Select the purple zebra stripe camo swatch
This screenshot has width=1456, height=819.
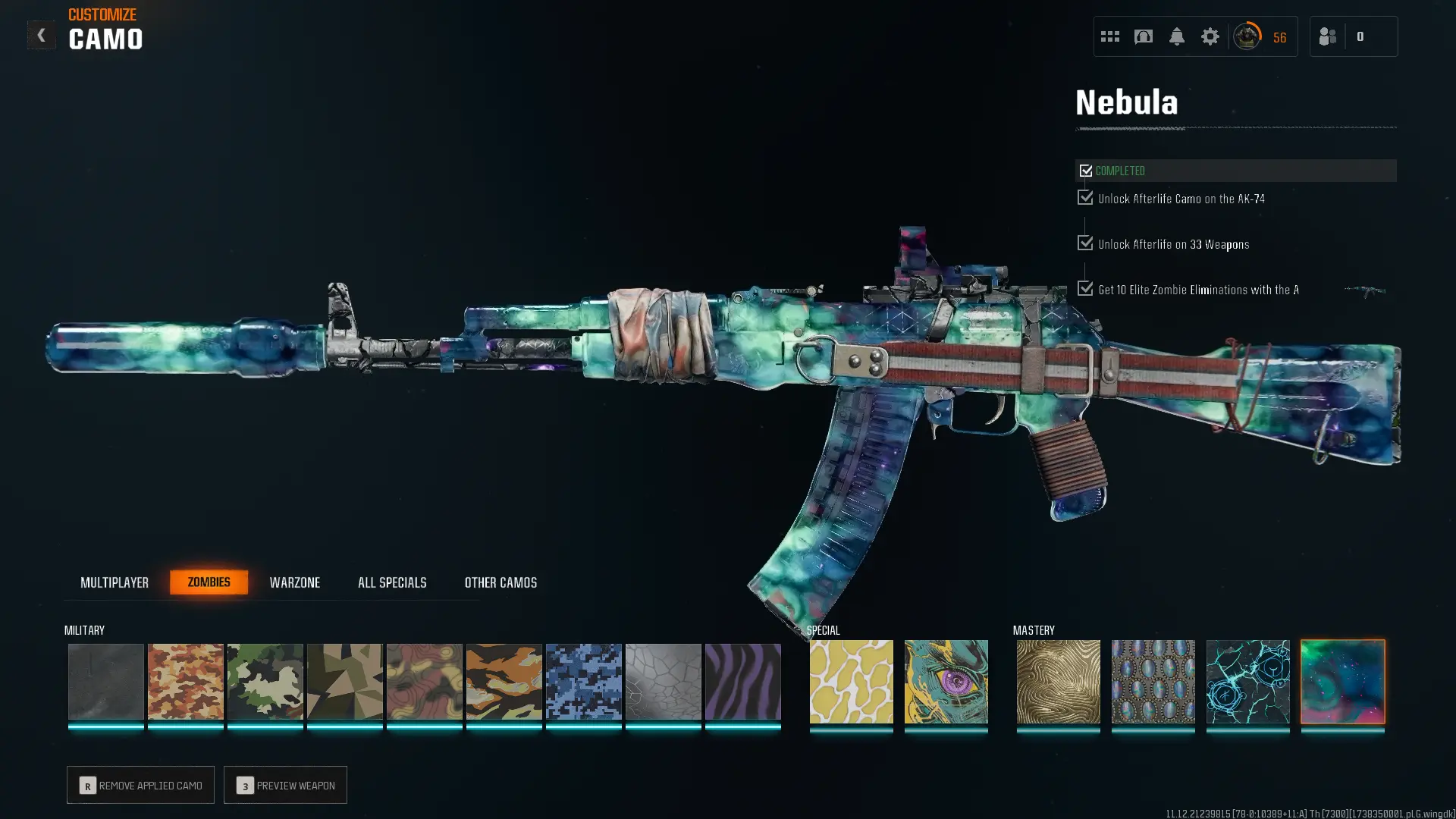(743, 682)
